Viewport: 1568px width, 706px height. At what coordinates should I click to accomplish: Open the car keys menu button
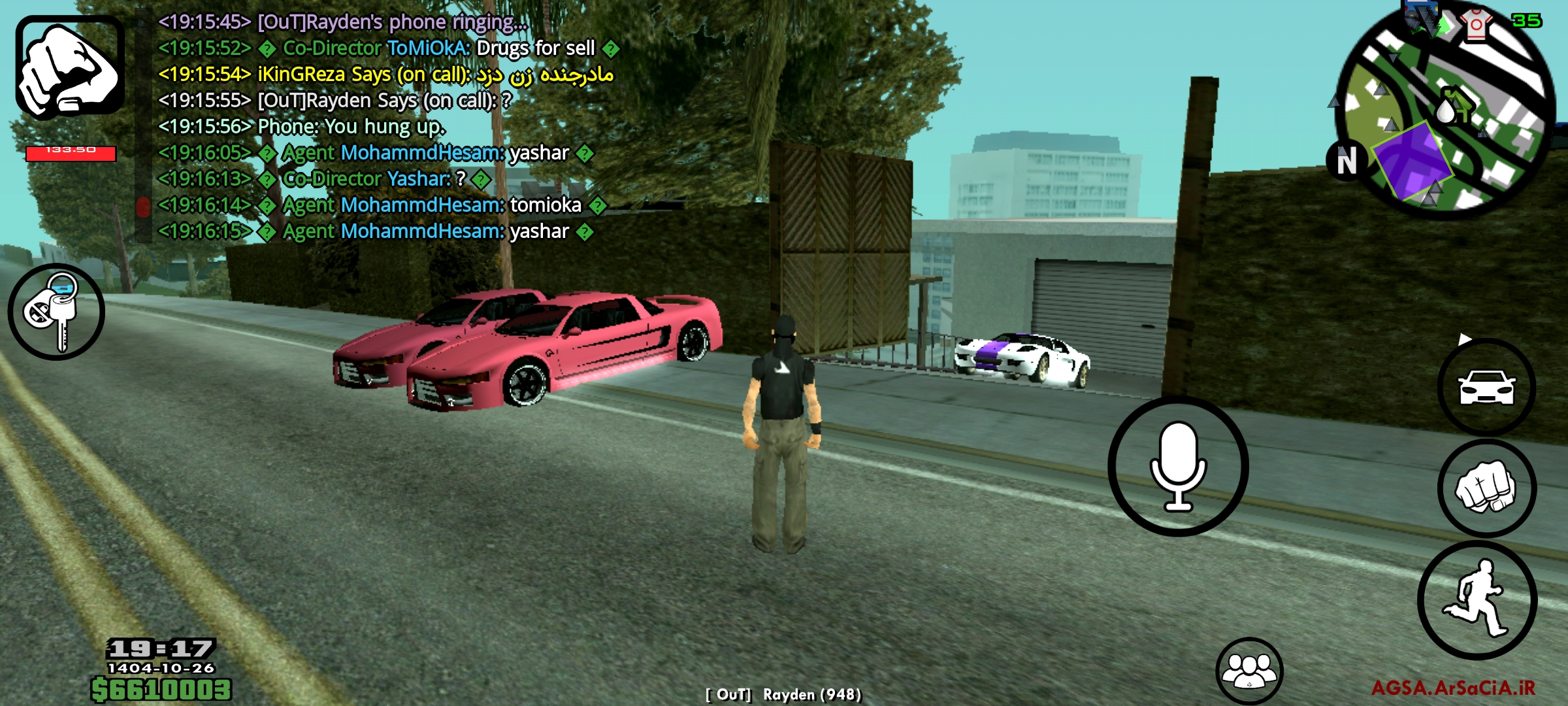coord(56,312)
